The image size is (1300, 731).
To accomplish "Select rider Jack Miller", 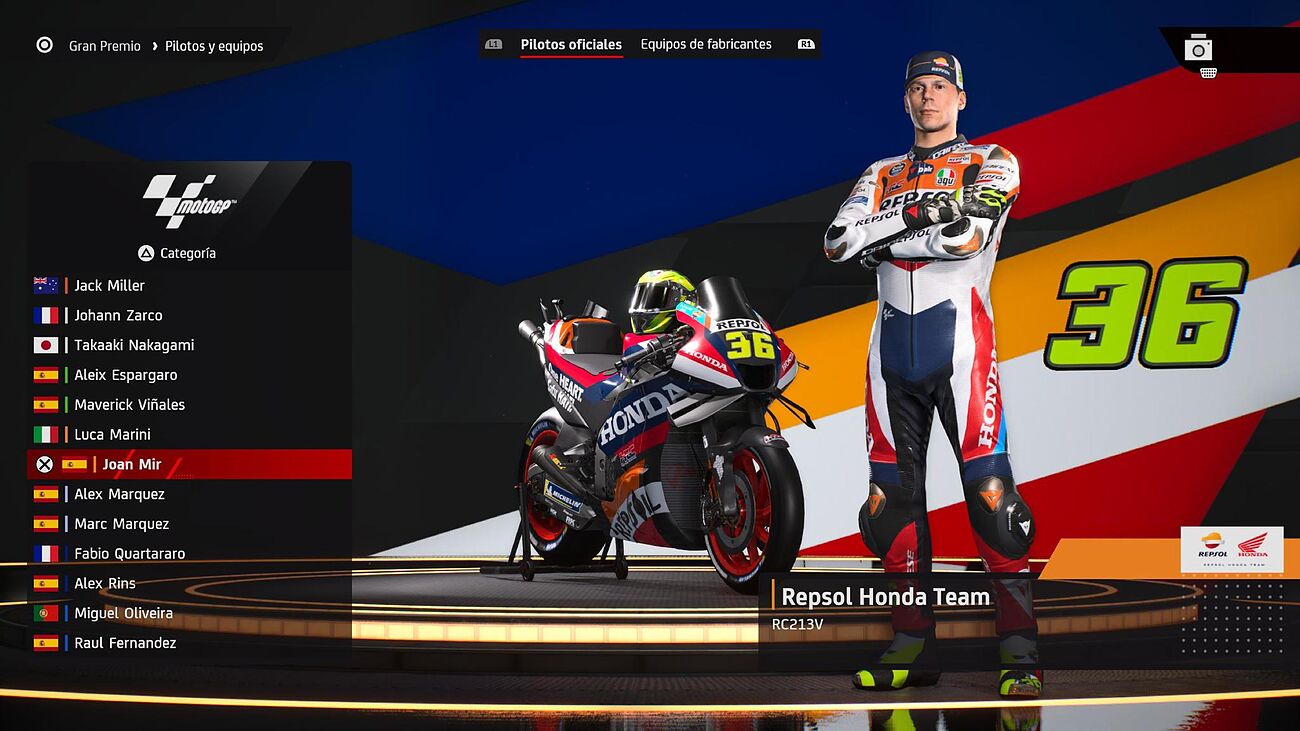I will tap(109, 286).
